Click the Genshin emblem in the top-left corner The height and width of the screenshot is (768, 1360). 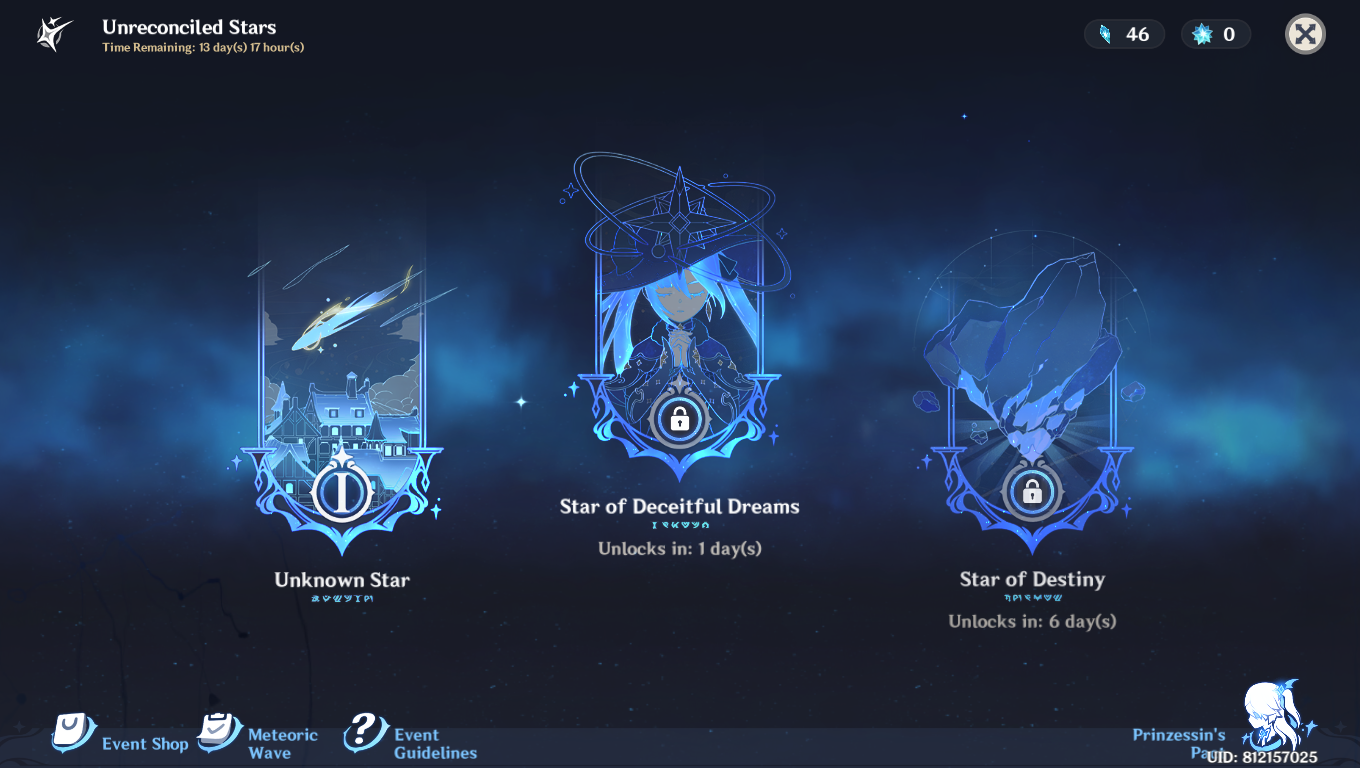(47, 33)
